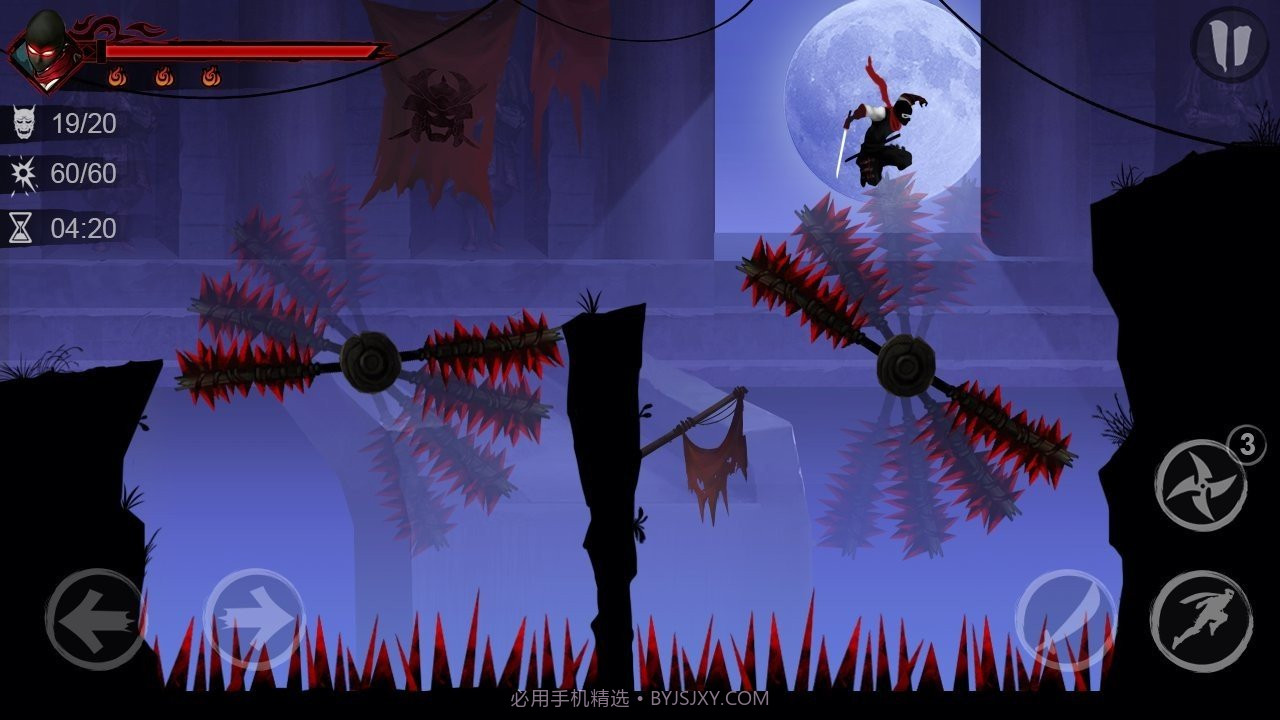Activate the jump dash button
Viewport: 1280px width, 720px height.
point(1200,621)
